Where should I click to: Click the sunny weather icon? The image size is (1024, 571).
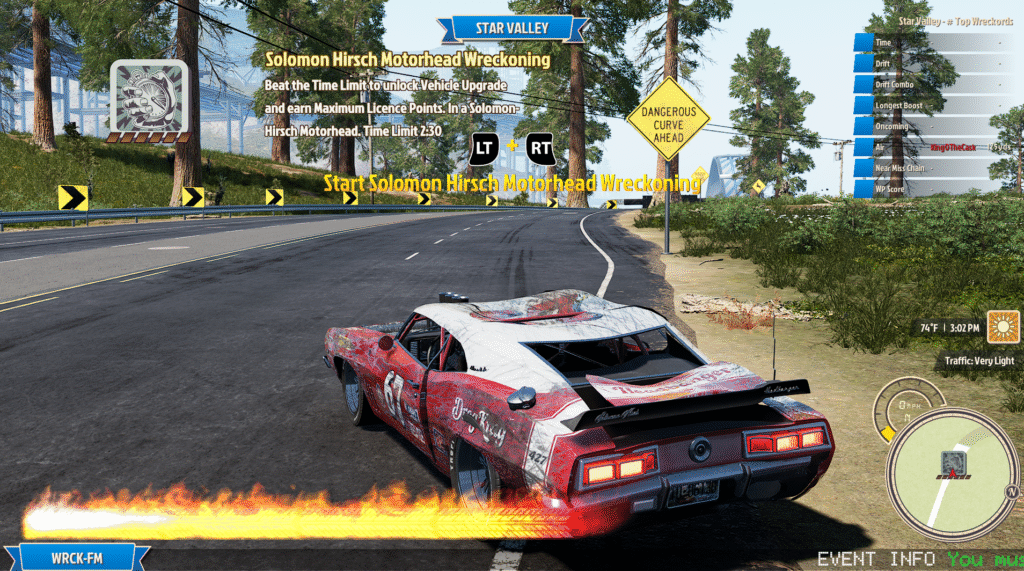click(1002, 327)
